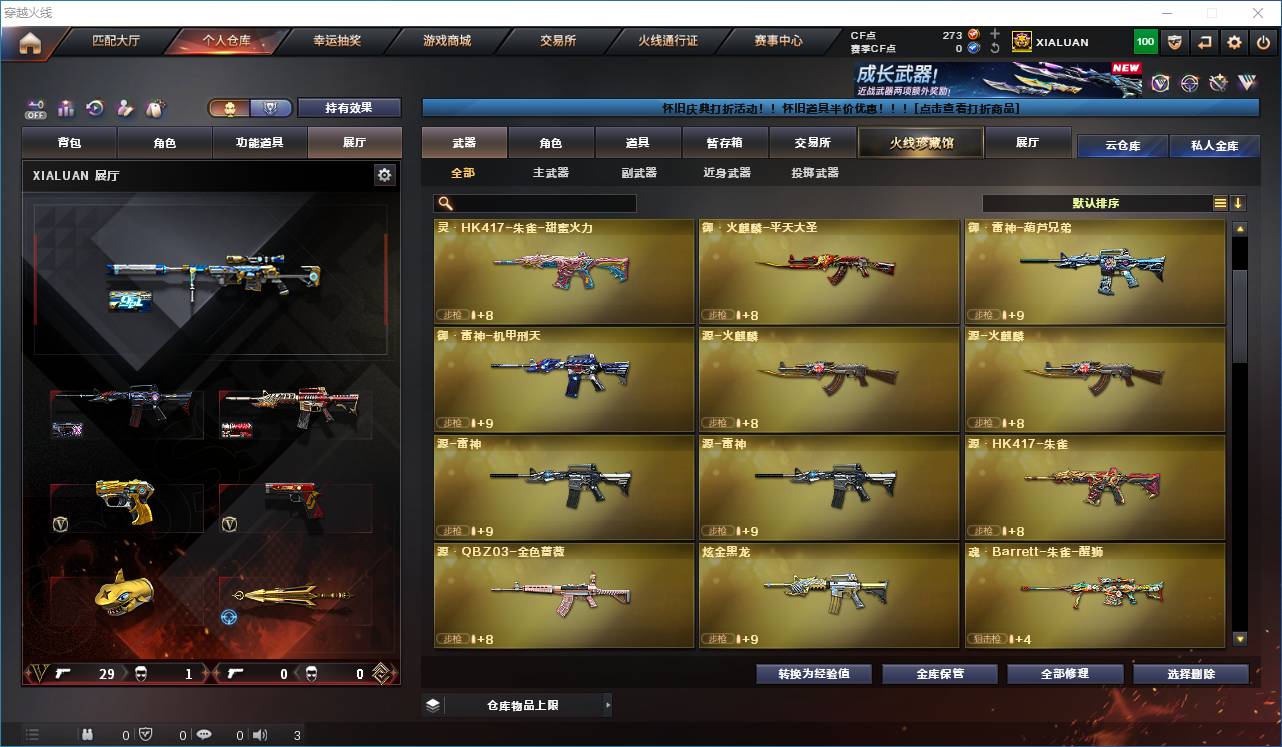Open the 匹配大厅 matchmaking lobby tab
The width and height of the screenshot is (1282, 747).
coord(115,41)
